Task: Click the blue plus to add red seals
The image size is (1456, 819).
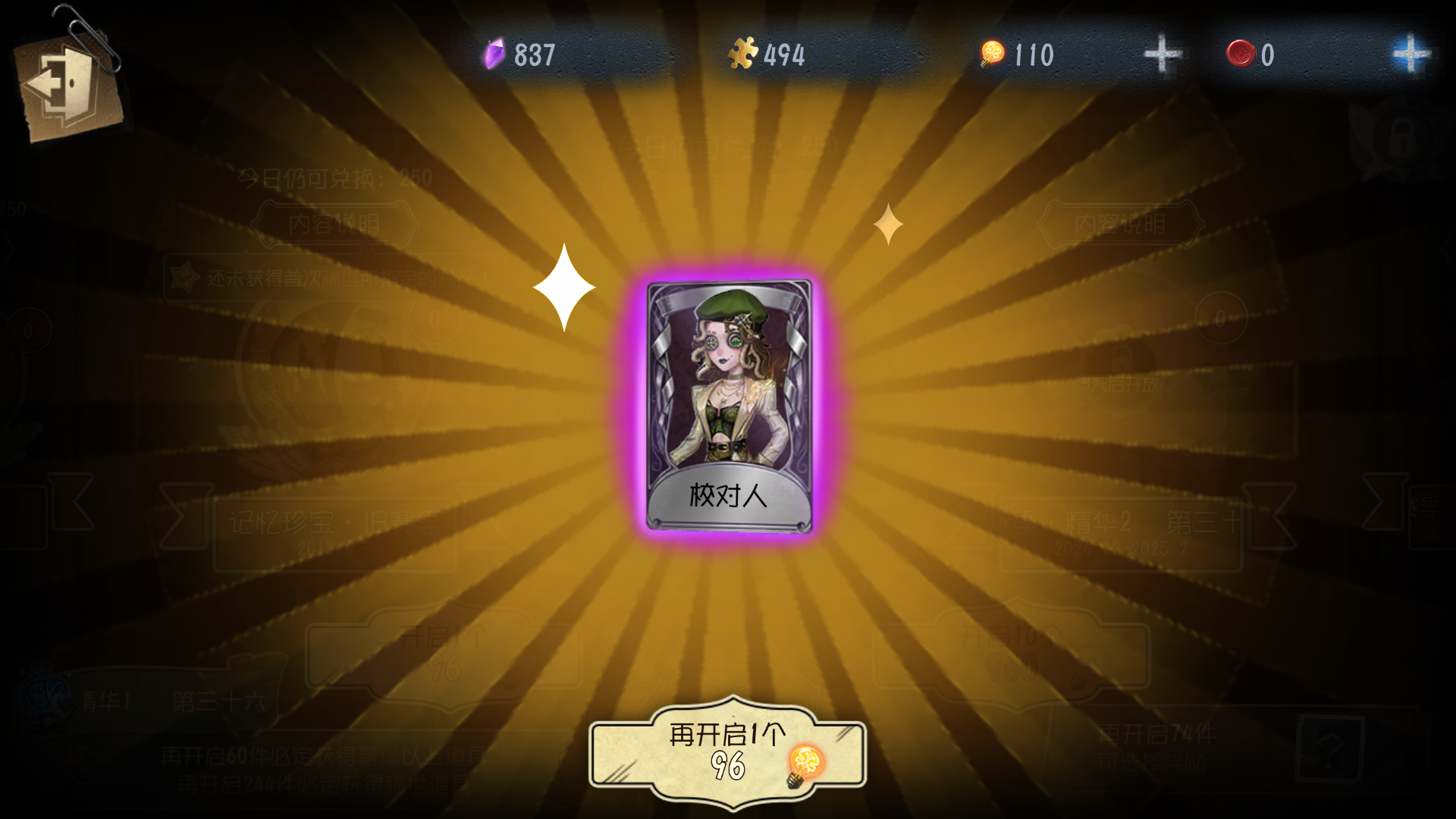Action: (1408, 53)
